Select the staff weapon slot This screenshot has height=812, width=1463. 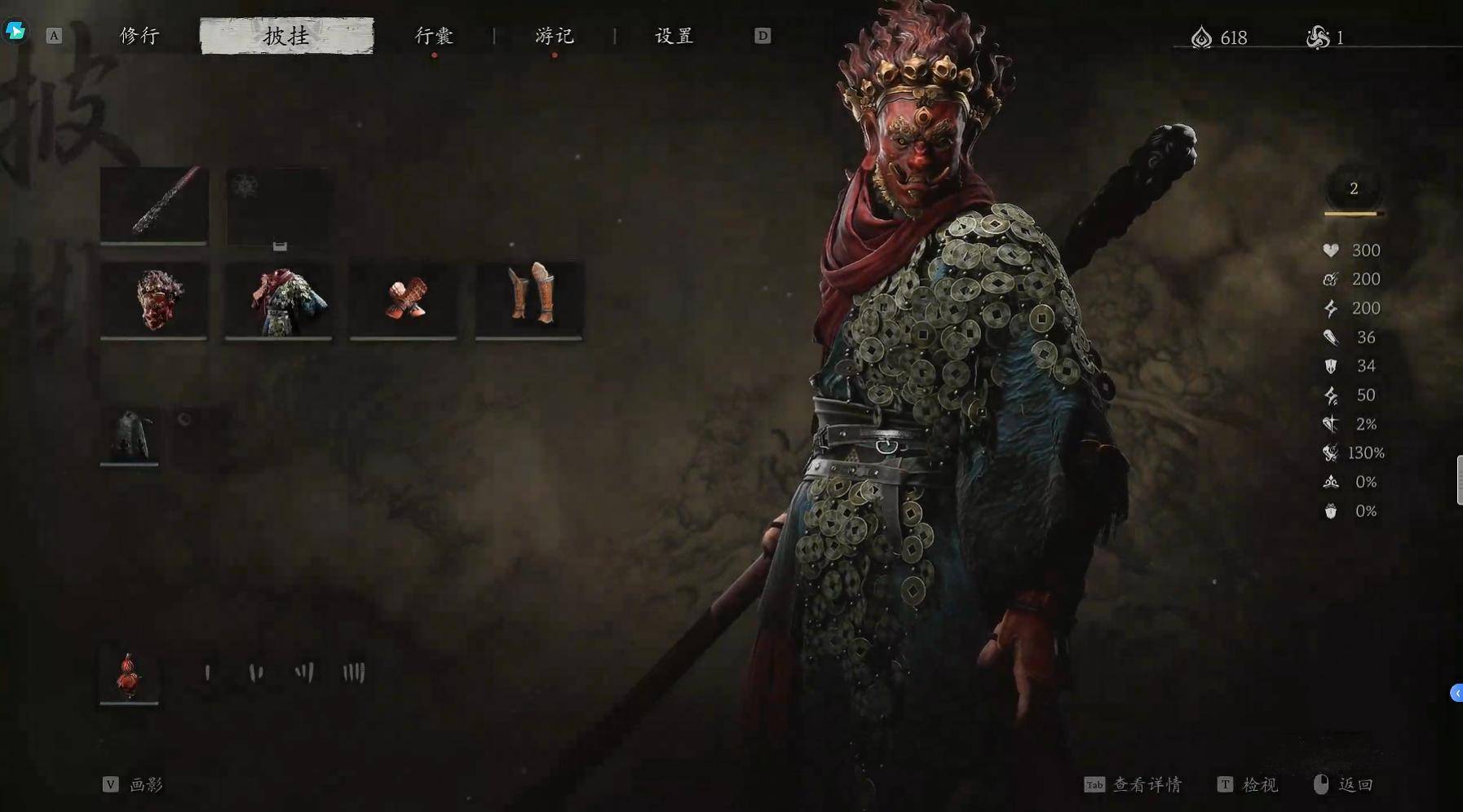154,204
